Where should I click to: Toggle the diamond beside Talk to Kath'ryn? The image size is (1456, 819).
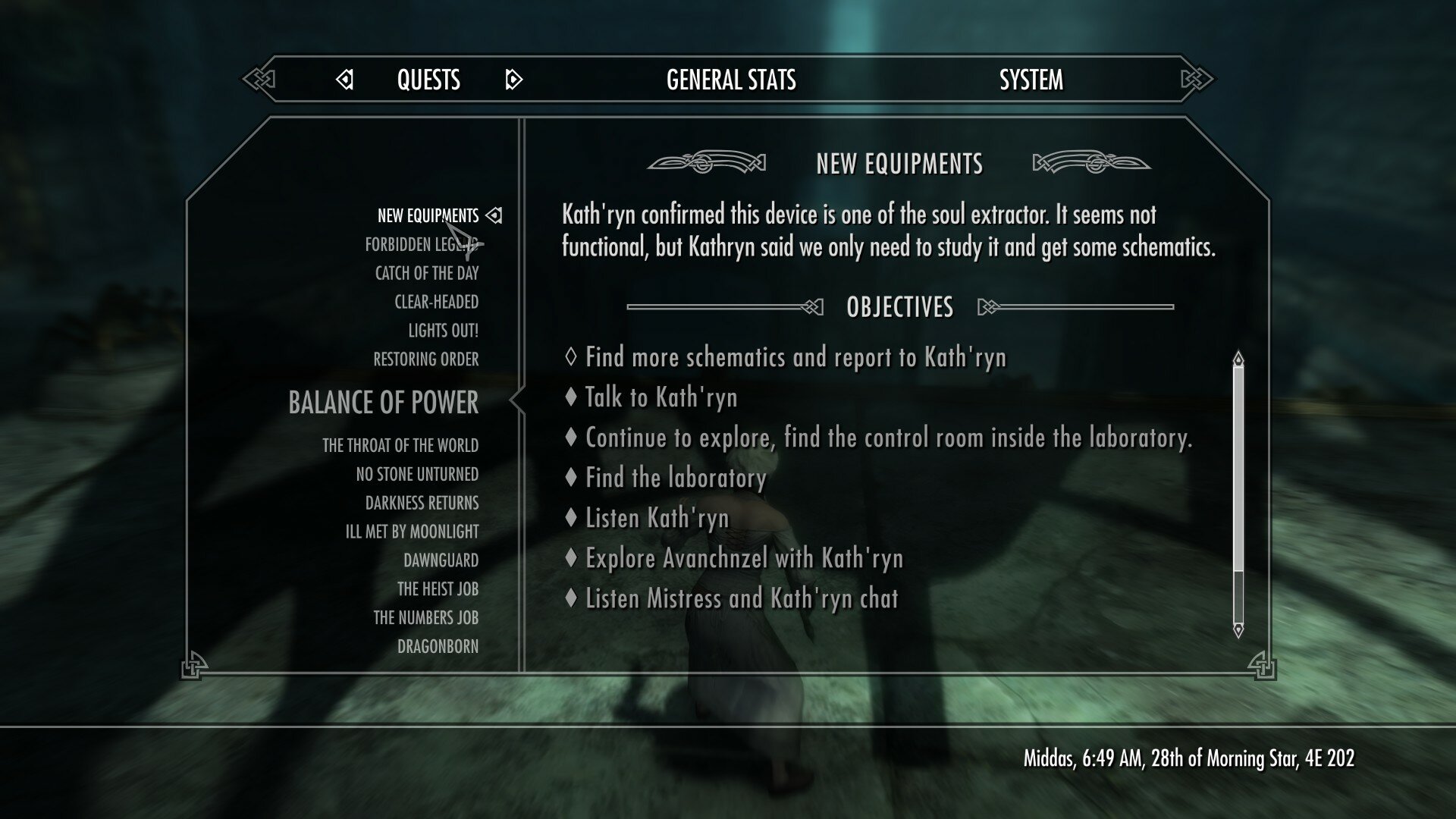coord(570,397)
